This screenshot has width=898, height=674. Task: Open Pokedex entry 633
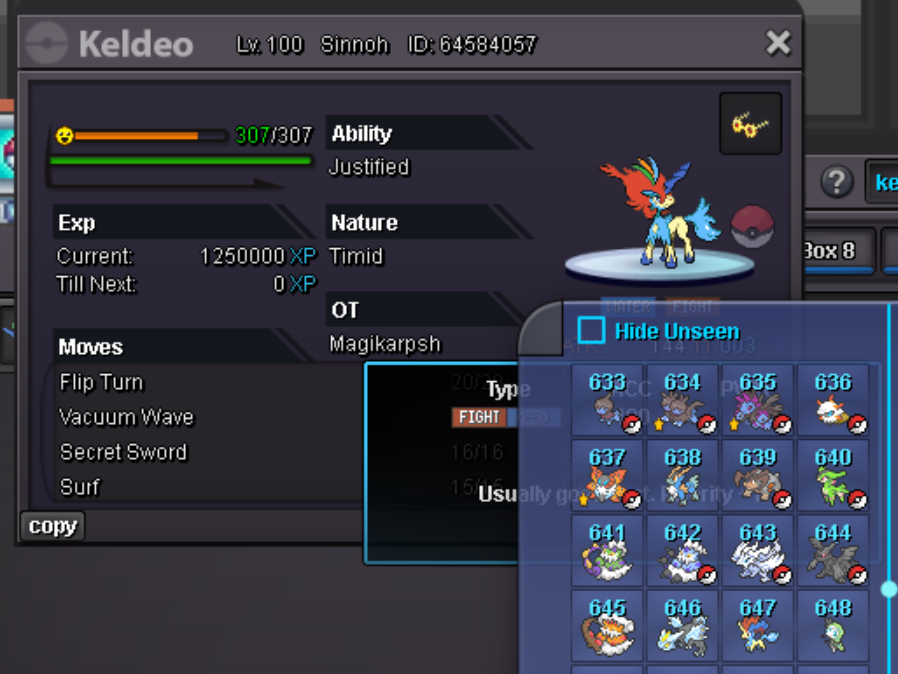click(x=608, y=400)
